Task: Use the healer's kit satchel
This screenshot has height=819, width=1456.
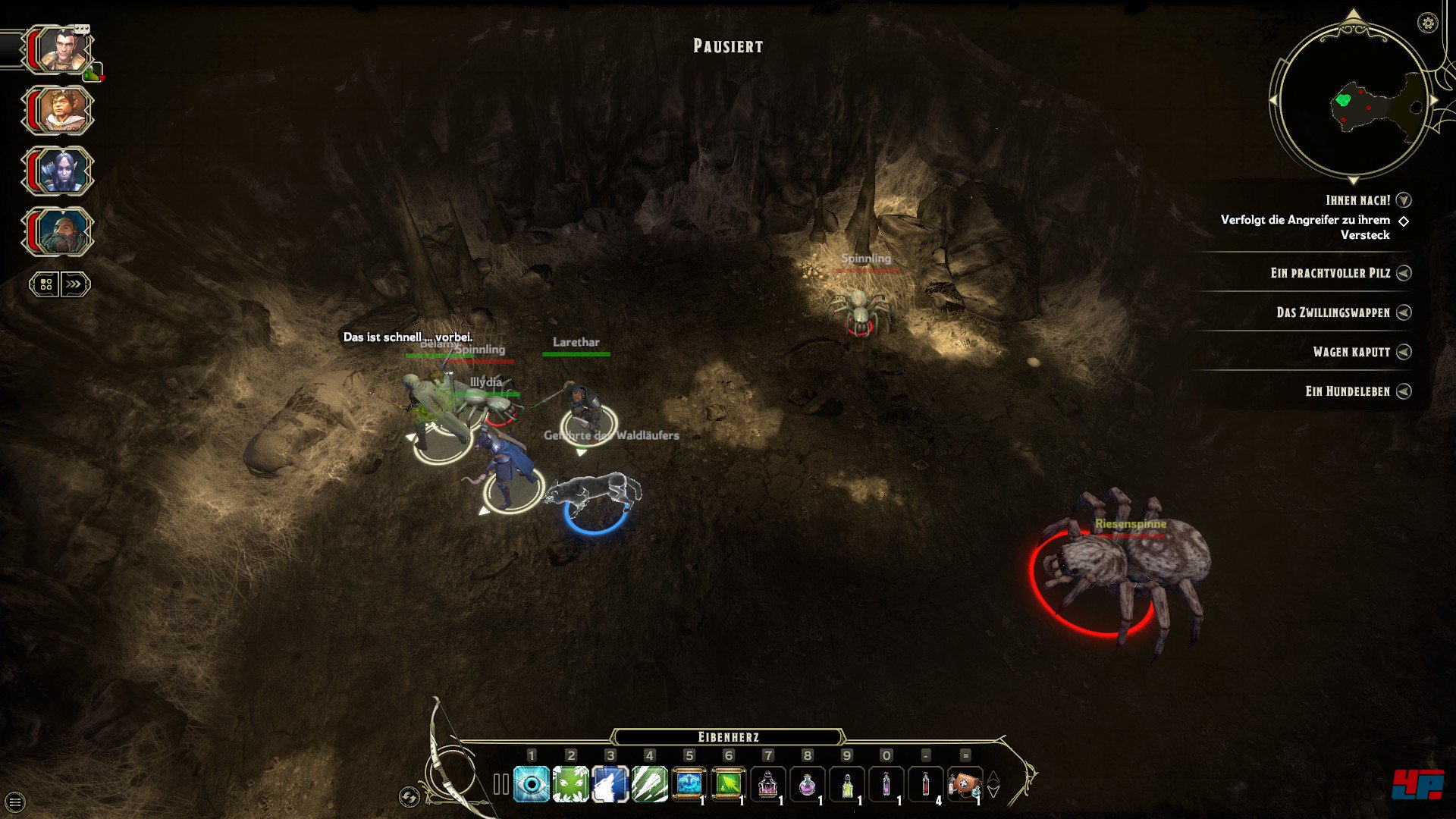Action: pyautogui.click(x=965, y=784)
